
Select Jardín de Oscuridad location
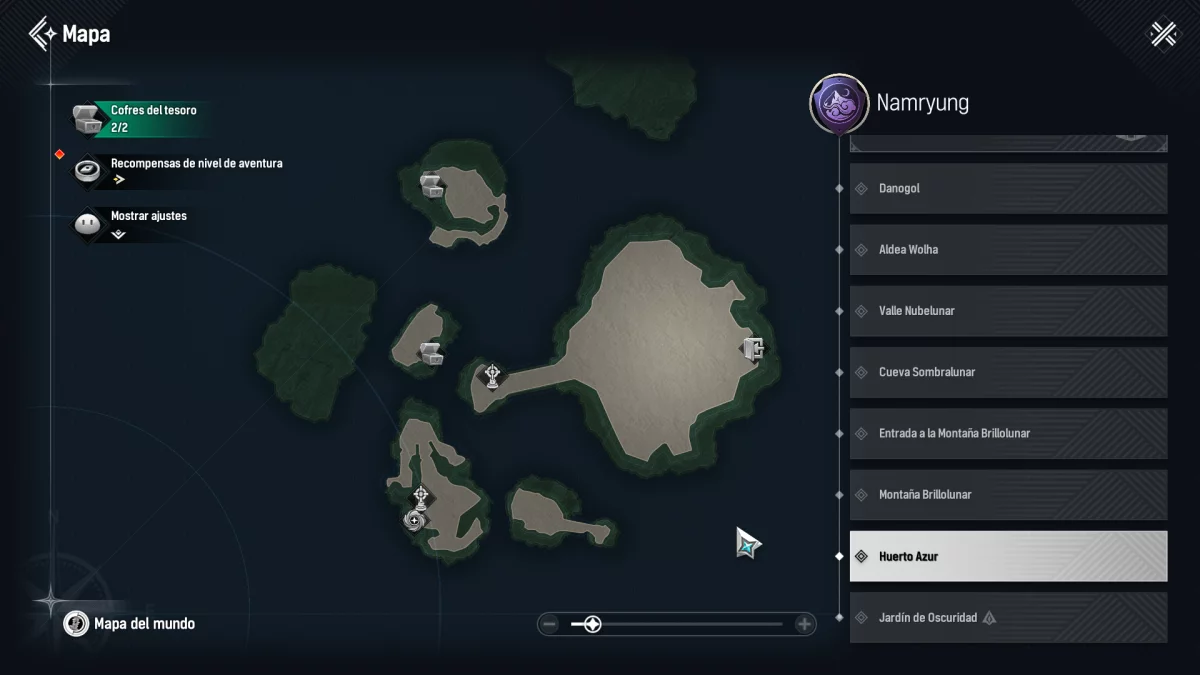tap(1008, 617)
